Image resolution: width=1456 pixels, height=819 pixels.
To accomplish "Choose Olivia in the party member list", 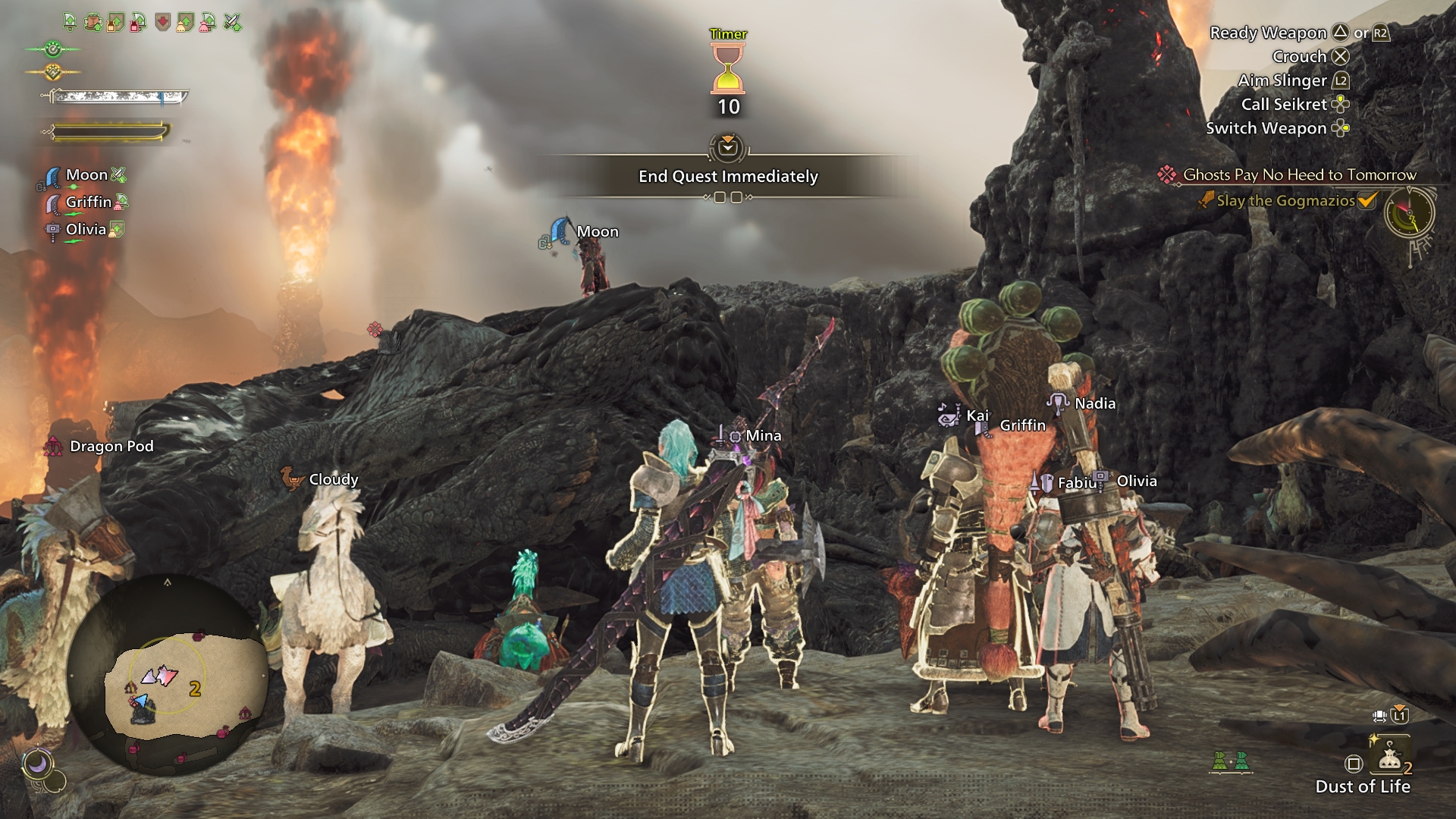I will point(86,229).
